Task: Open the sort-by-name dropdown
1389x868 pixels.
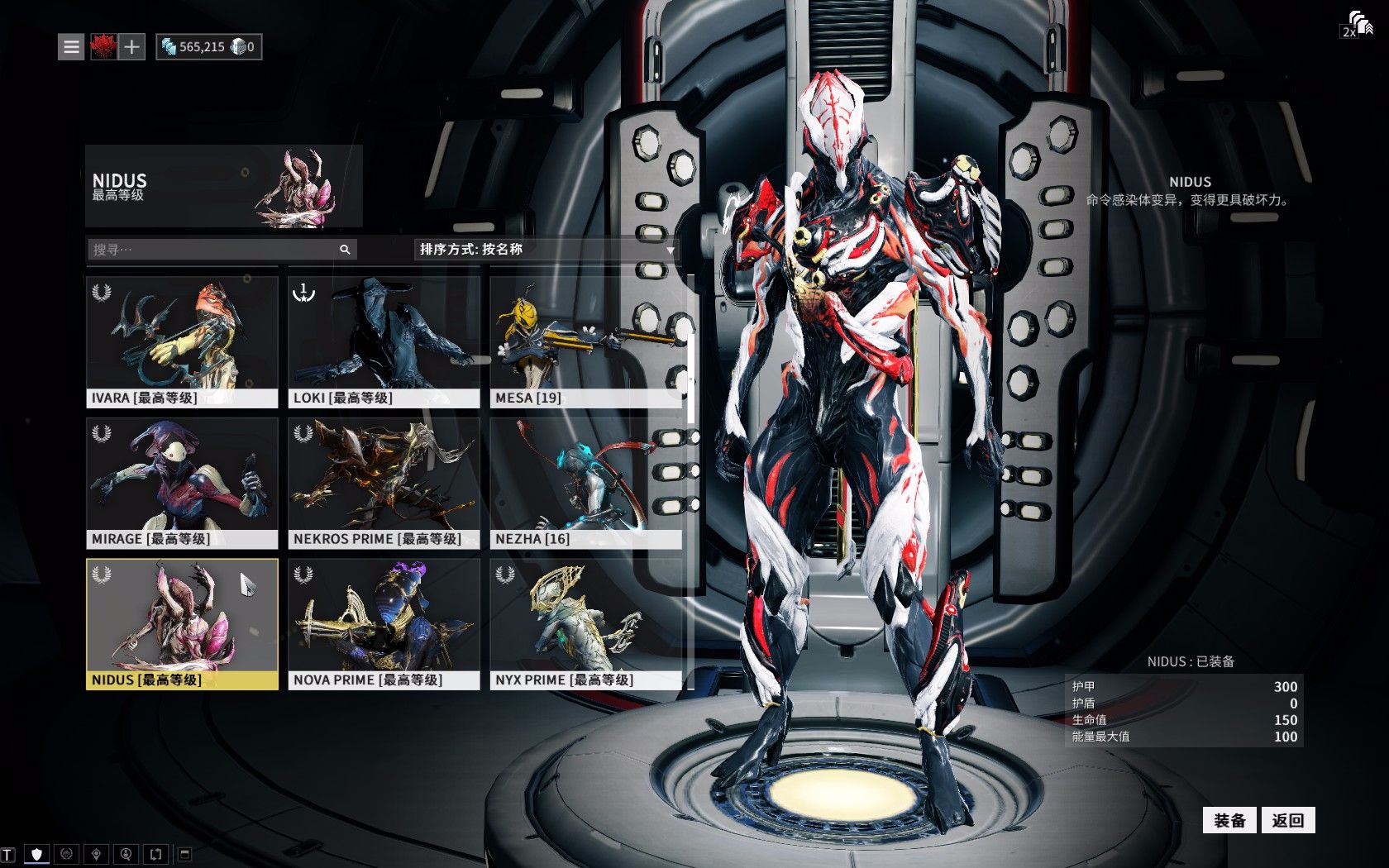Action: click(x=546, y=250)
